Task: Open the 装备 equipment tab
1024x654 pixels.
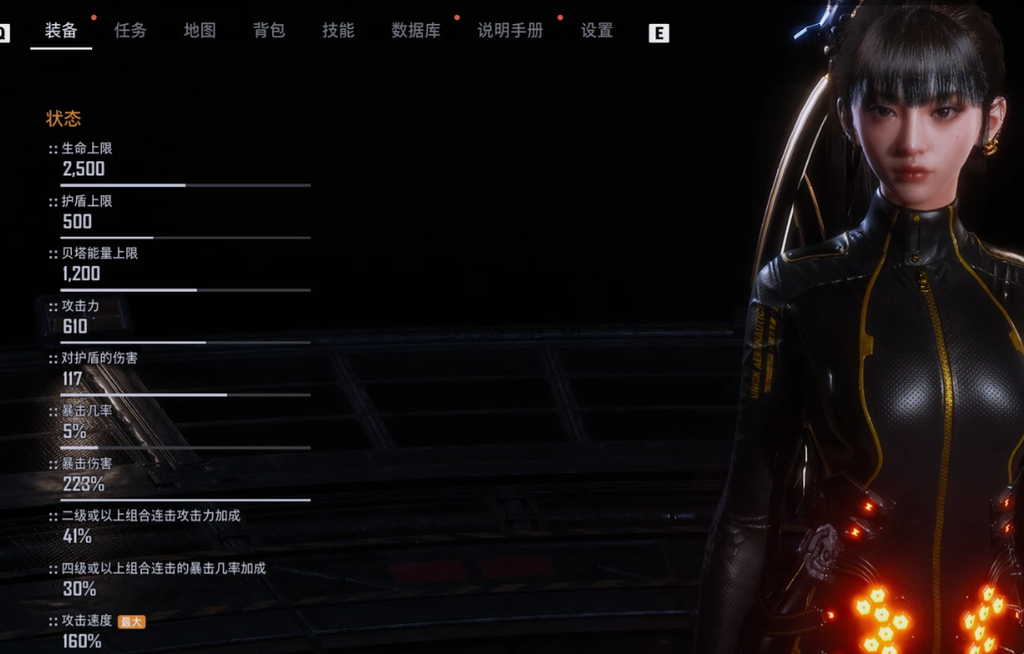Action: pos(61,31)
